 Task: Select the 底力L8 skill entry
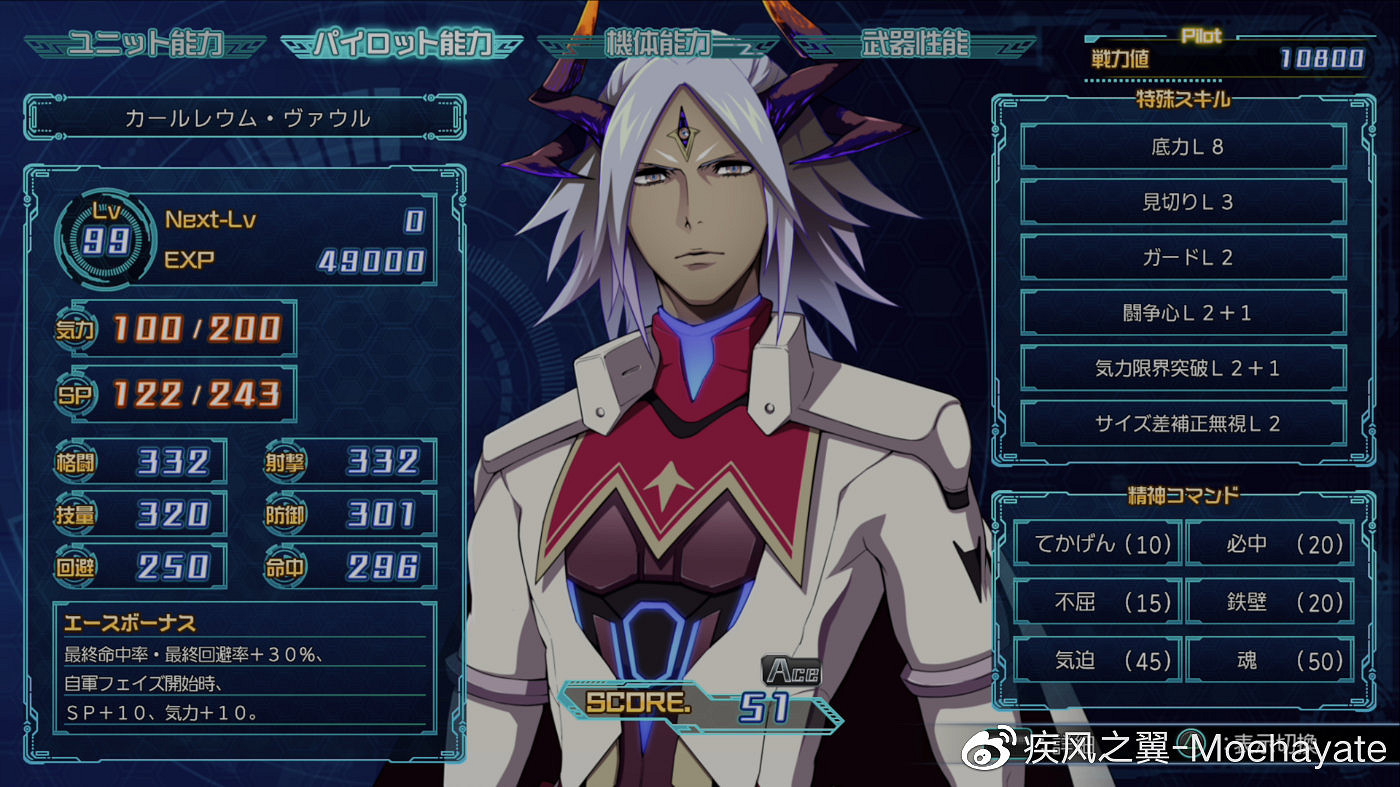tap(1185, 147)
